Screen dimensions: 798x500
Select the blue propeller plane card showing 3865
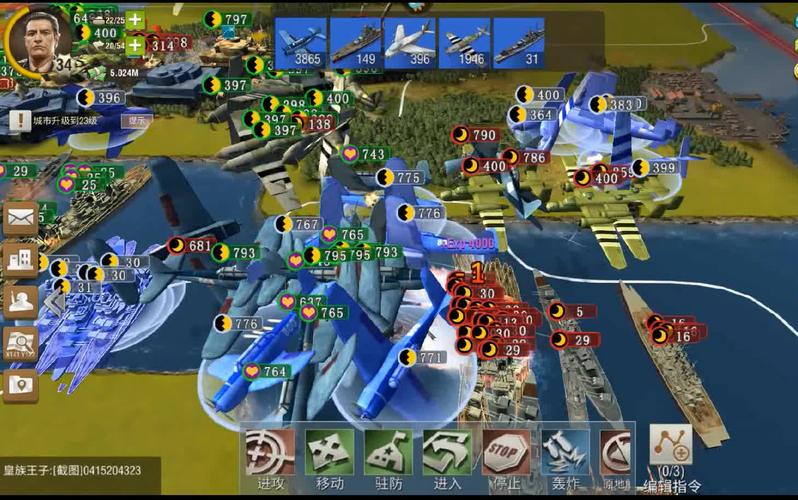(x=300, y=43)
